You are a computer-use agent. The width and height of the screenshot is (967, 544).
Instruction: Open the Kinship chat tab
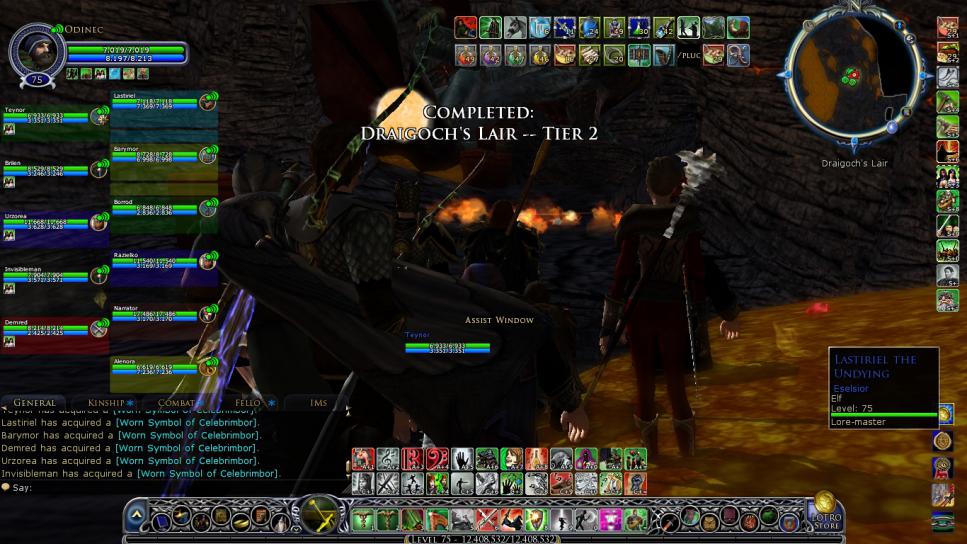coord(107,403)
